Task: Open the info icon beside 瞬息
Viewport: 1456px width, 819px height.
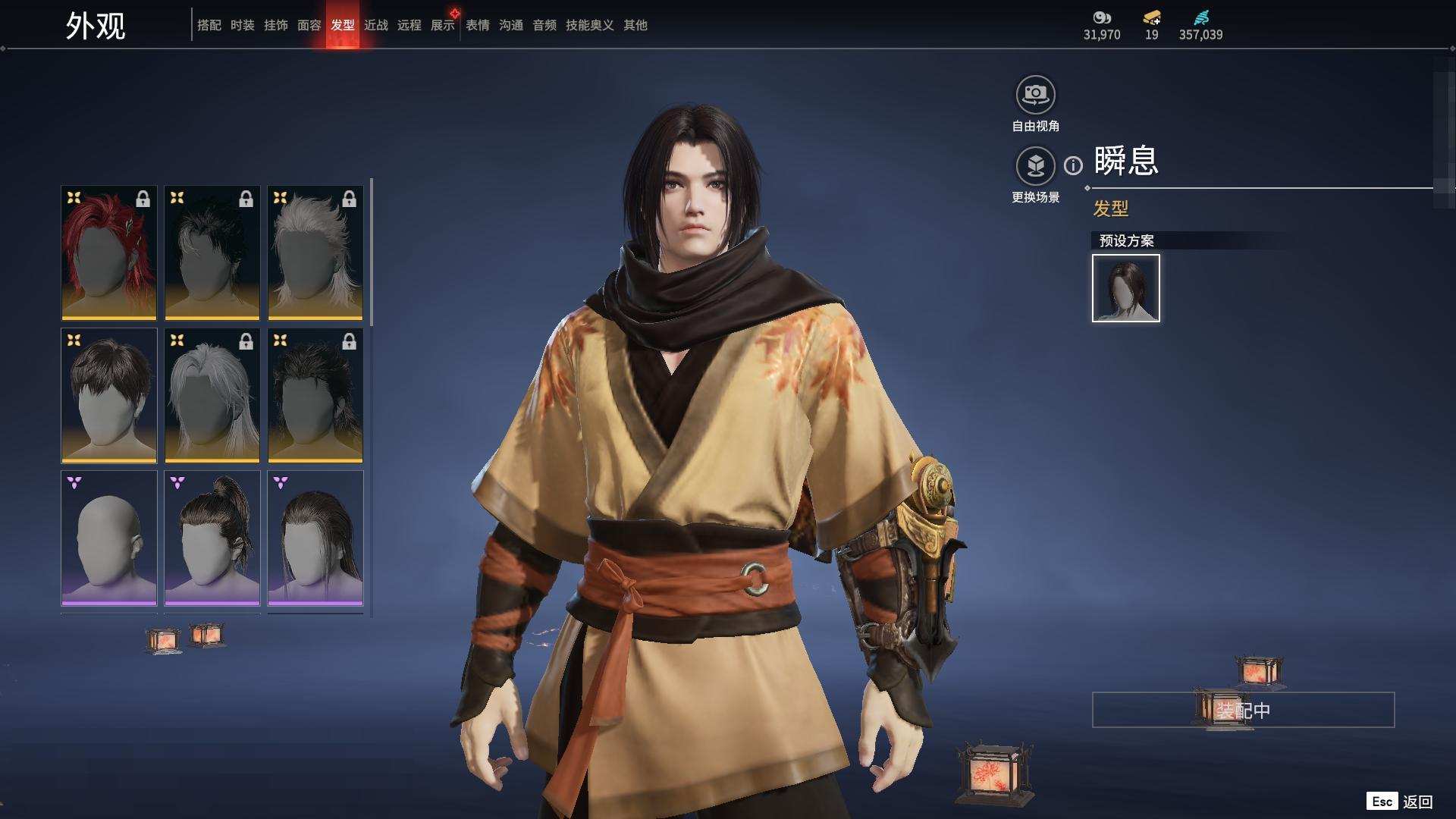Action: click(1073, 165)
